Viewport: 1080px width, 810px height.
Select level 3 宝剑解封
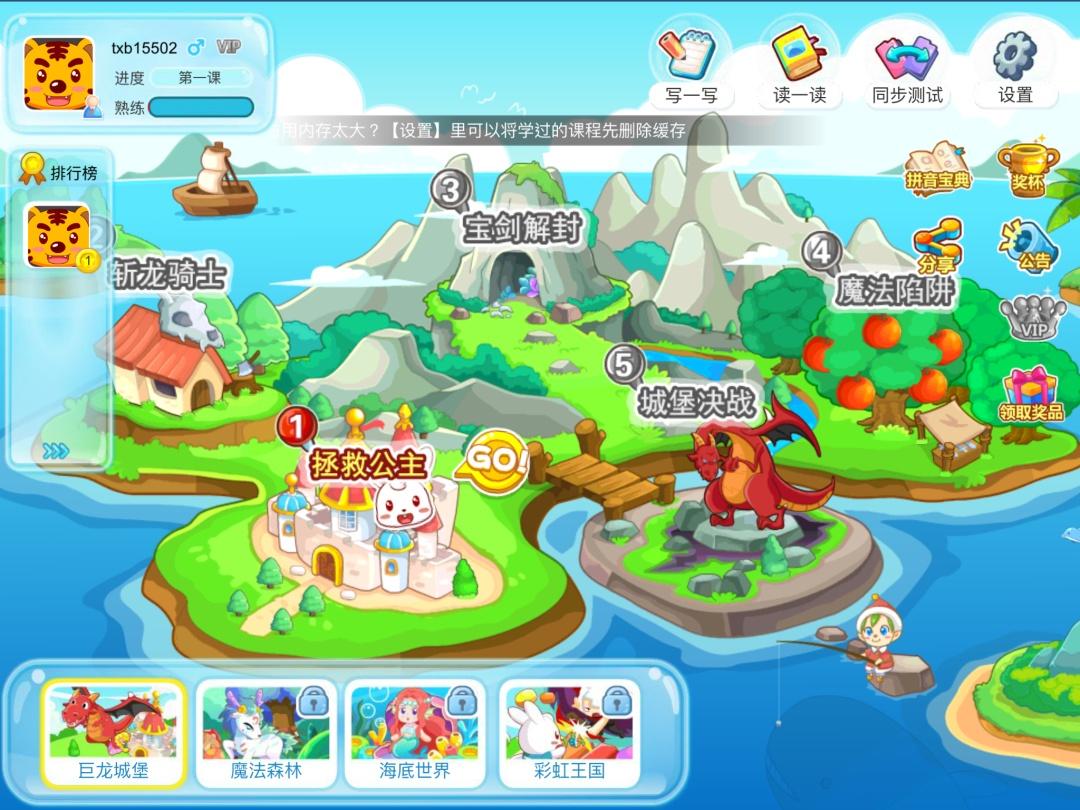[521, 227]
